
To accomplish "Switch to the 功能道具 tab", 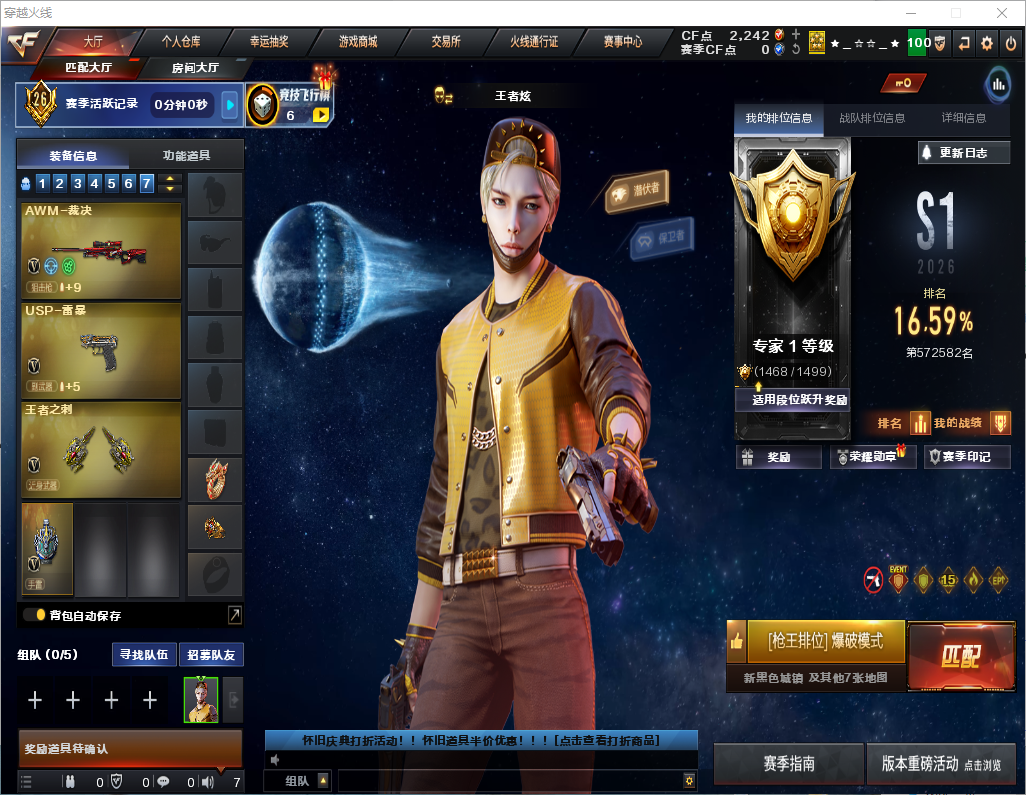I will pyautogui.click(x=186, y=155).
